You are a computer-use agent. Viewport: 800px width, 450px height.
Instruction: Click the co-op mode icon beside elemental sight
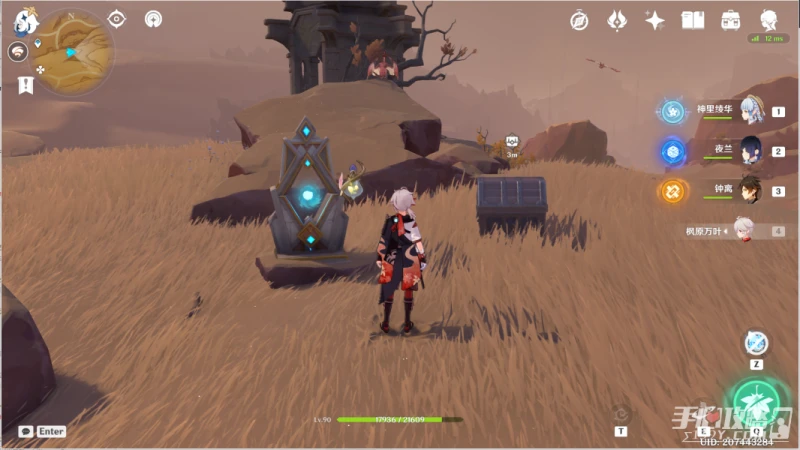tap(153, 19)
